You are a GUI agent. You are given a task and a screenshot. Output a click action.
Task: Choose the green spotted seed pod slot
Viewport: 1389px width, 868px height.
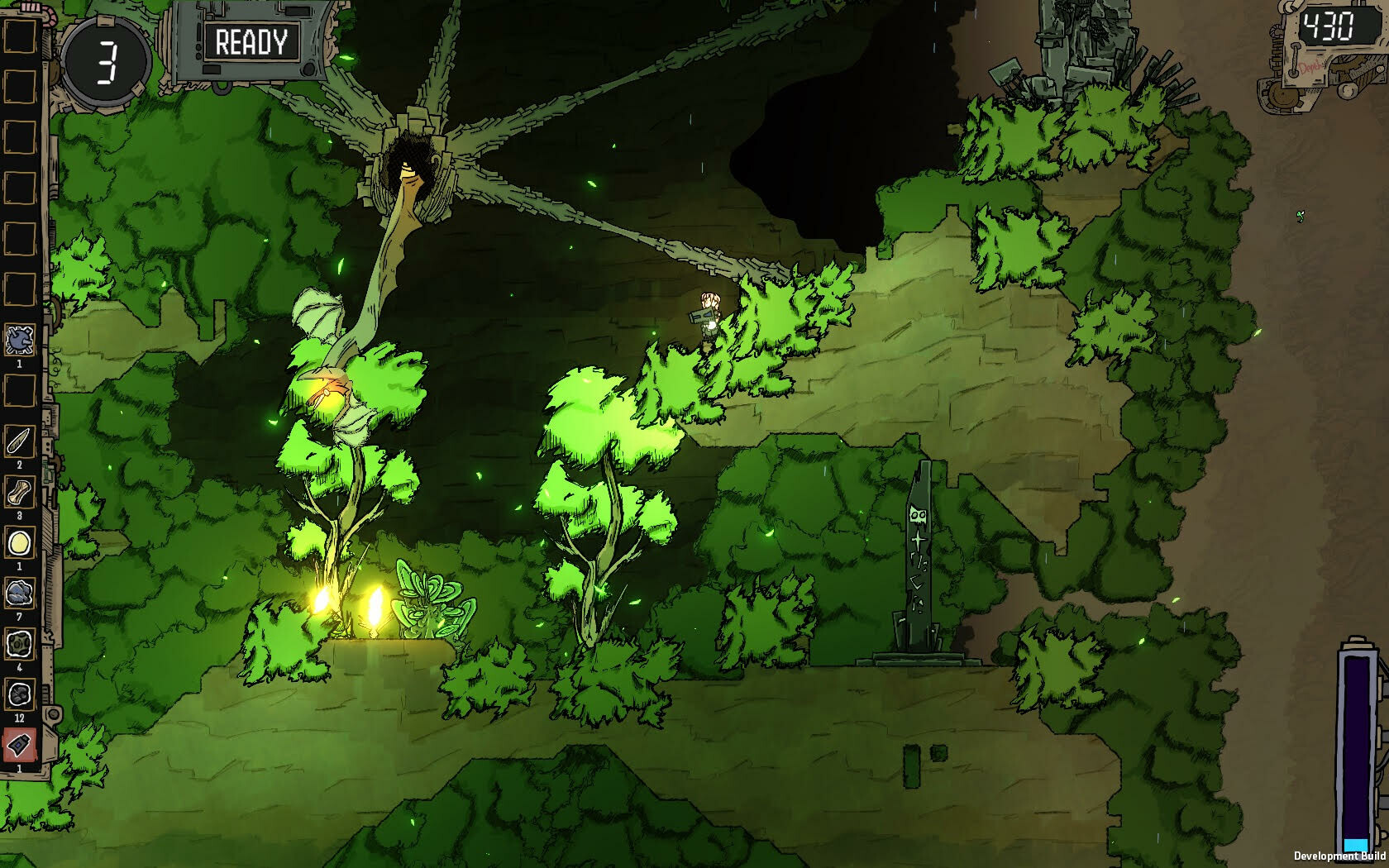pyautogui.click(x=20, y=643)
